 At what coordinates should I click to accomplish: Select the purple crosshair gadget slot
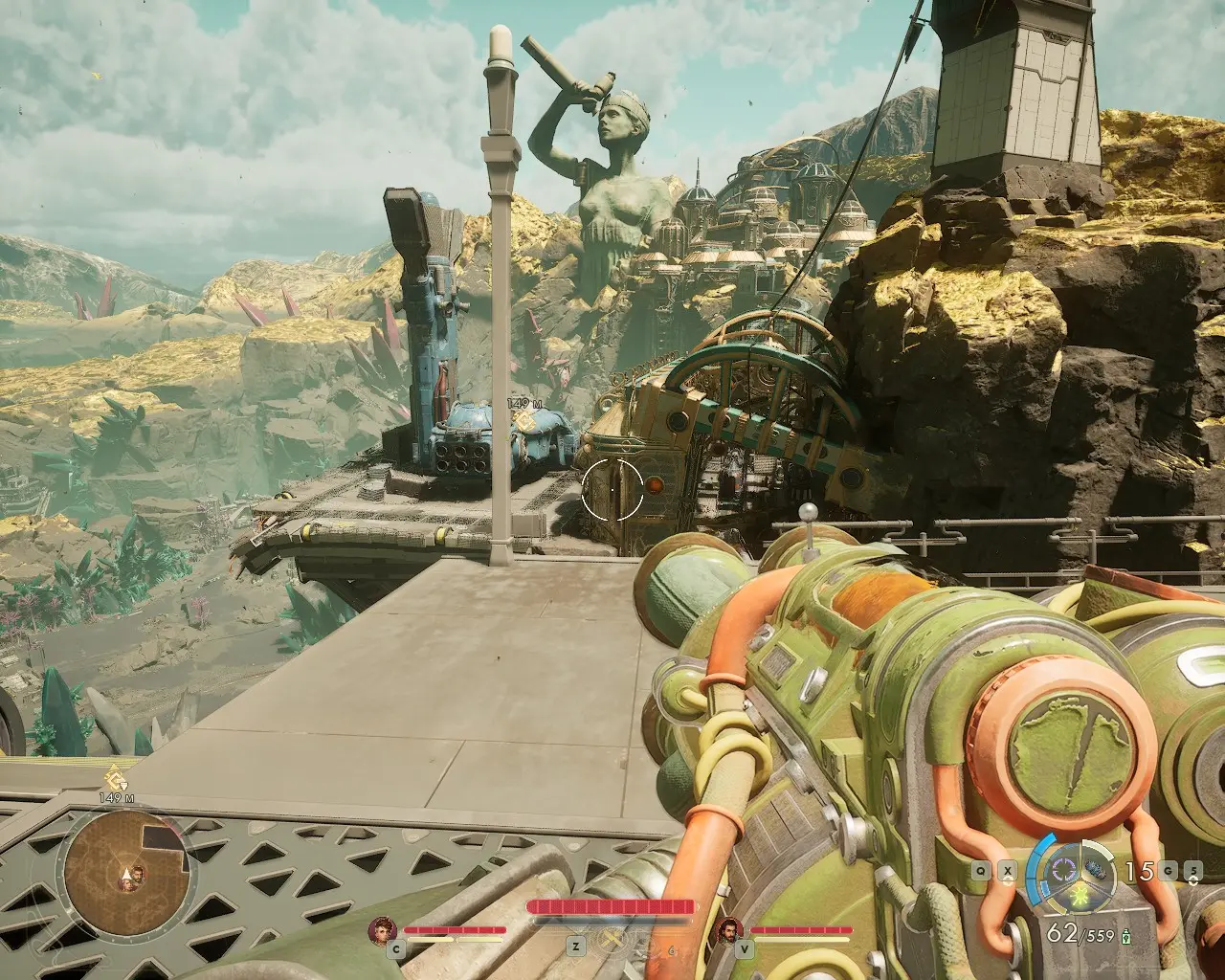1062,870
